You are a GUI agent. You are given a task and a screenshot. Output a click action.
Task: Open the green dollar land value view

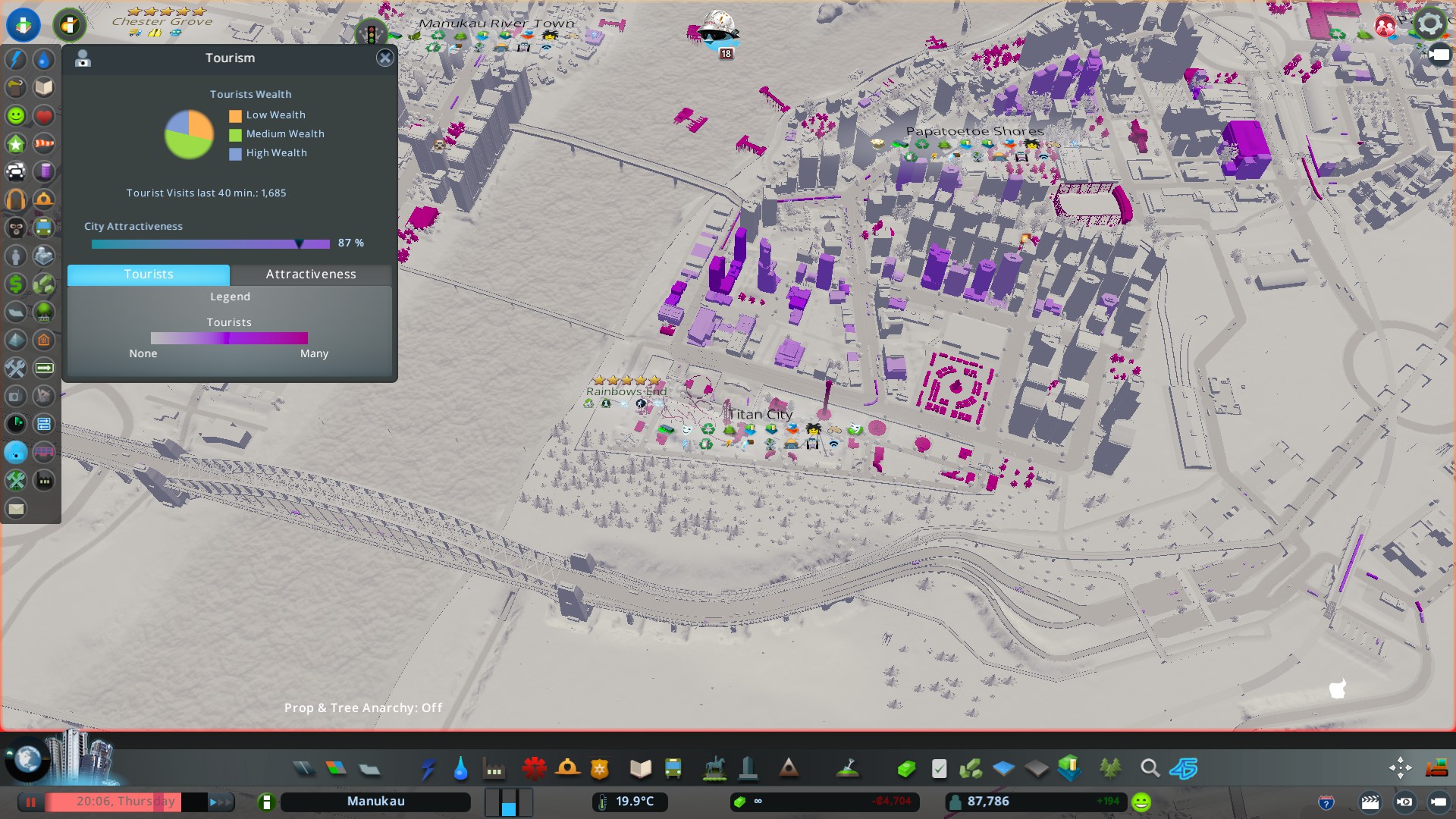coord(16,284)
